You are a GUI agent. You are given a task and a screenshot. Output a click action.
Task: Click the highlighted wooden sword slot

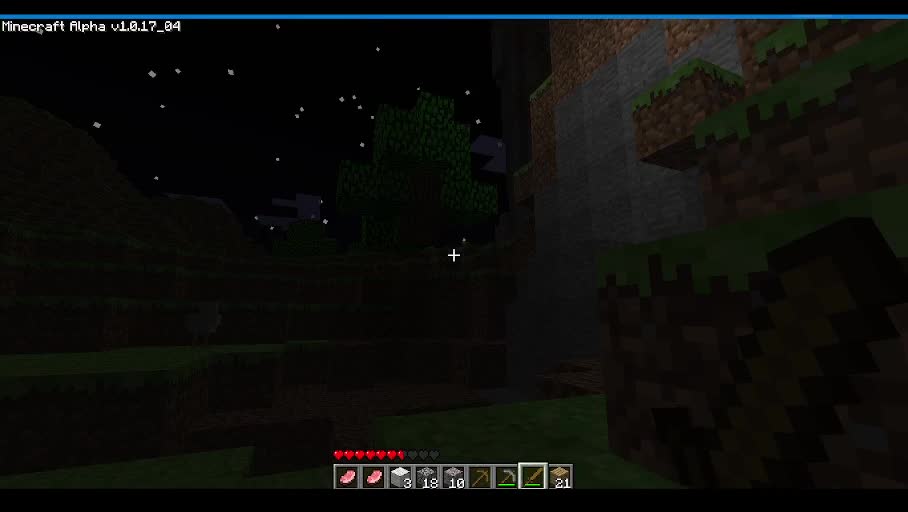[x=533, y=477]
